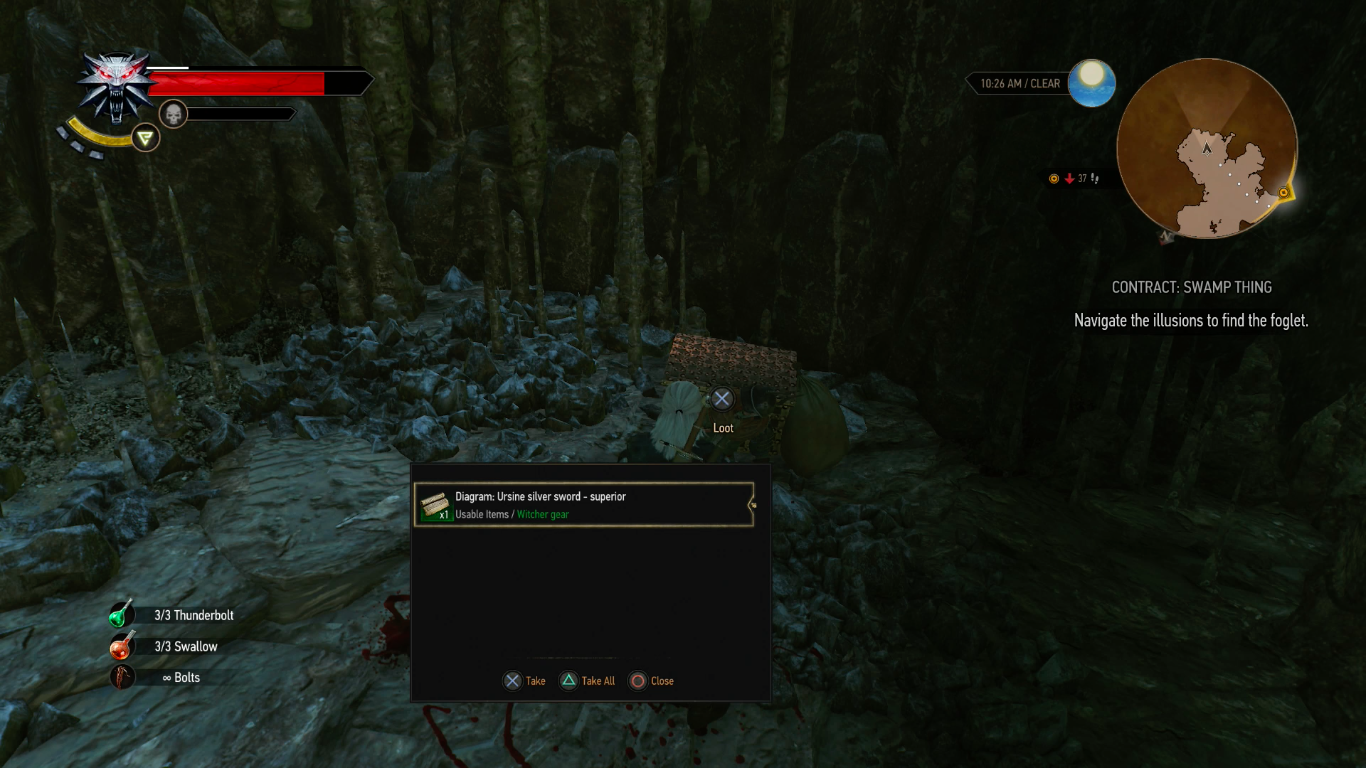This screenshot has width=1366, height=768.
Task: Click the footprints icon next to the distance counter
Action: coord(1093,179)
